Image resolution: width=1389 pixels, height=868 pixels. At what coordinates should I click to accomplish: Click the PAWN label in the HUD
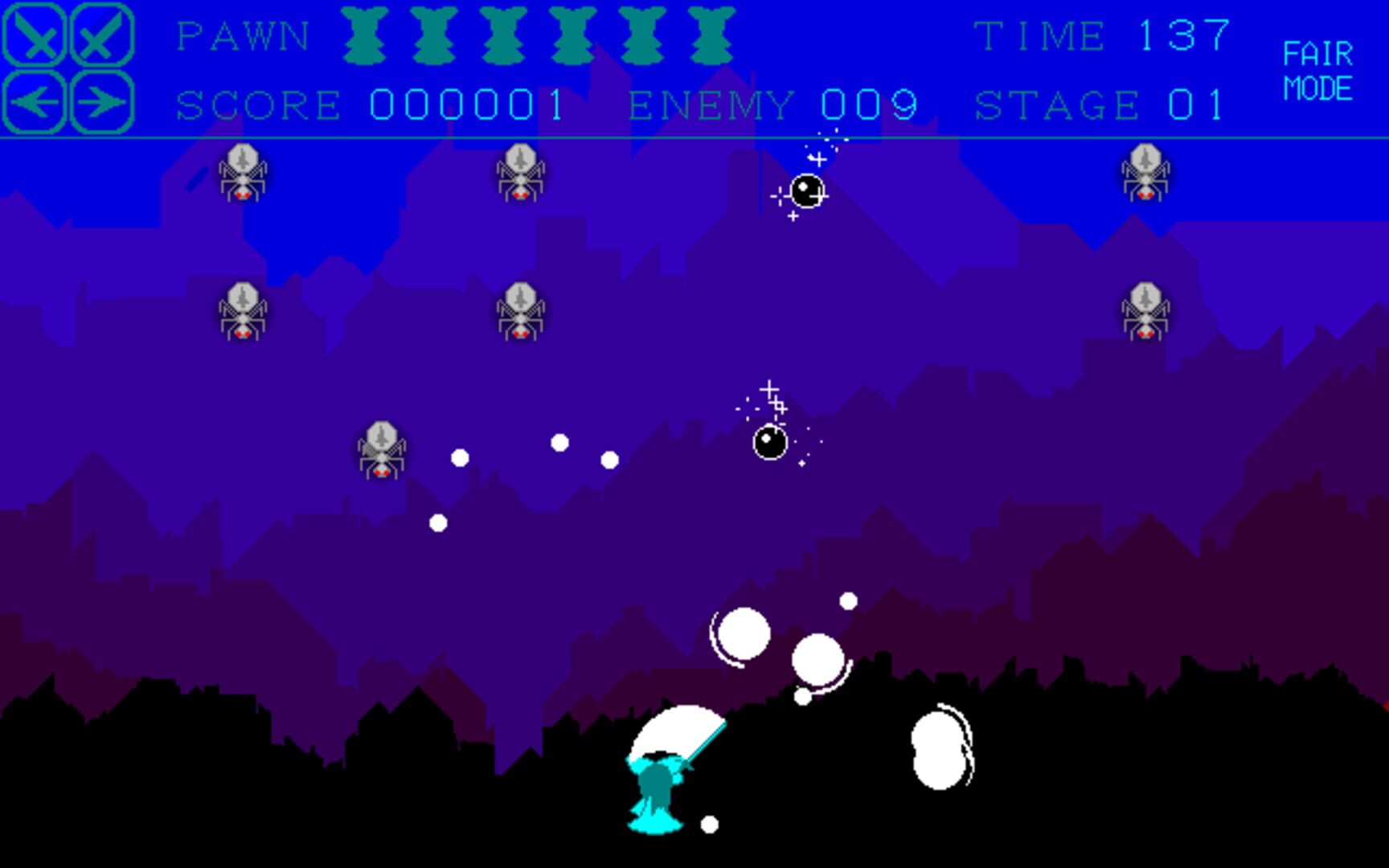click(241, 35)
